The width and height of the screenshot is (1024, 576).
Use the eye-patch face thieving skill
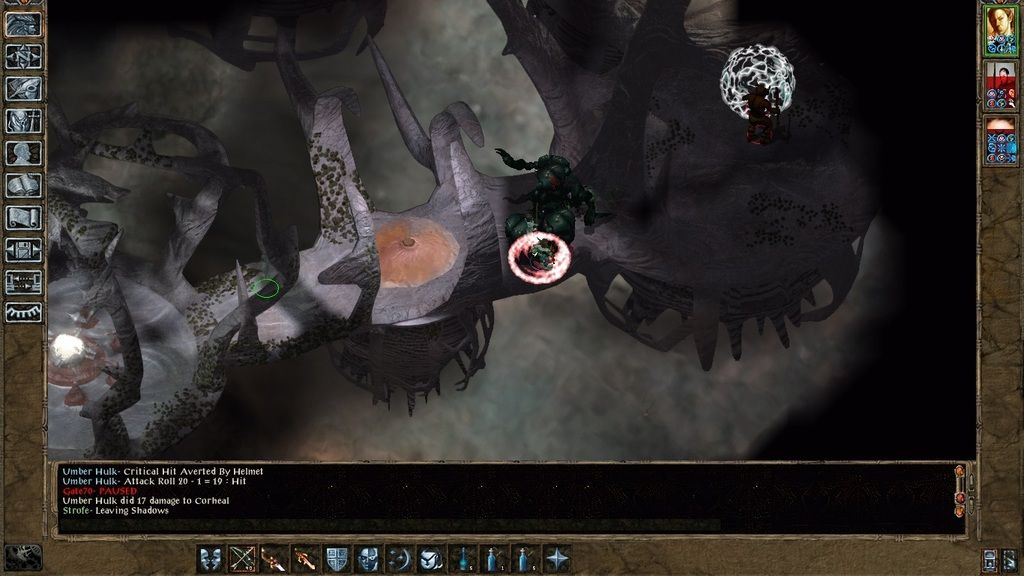click(431, 559)
